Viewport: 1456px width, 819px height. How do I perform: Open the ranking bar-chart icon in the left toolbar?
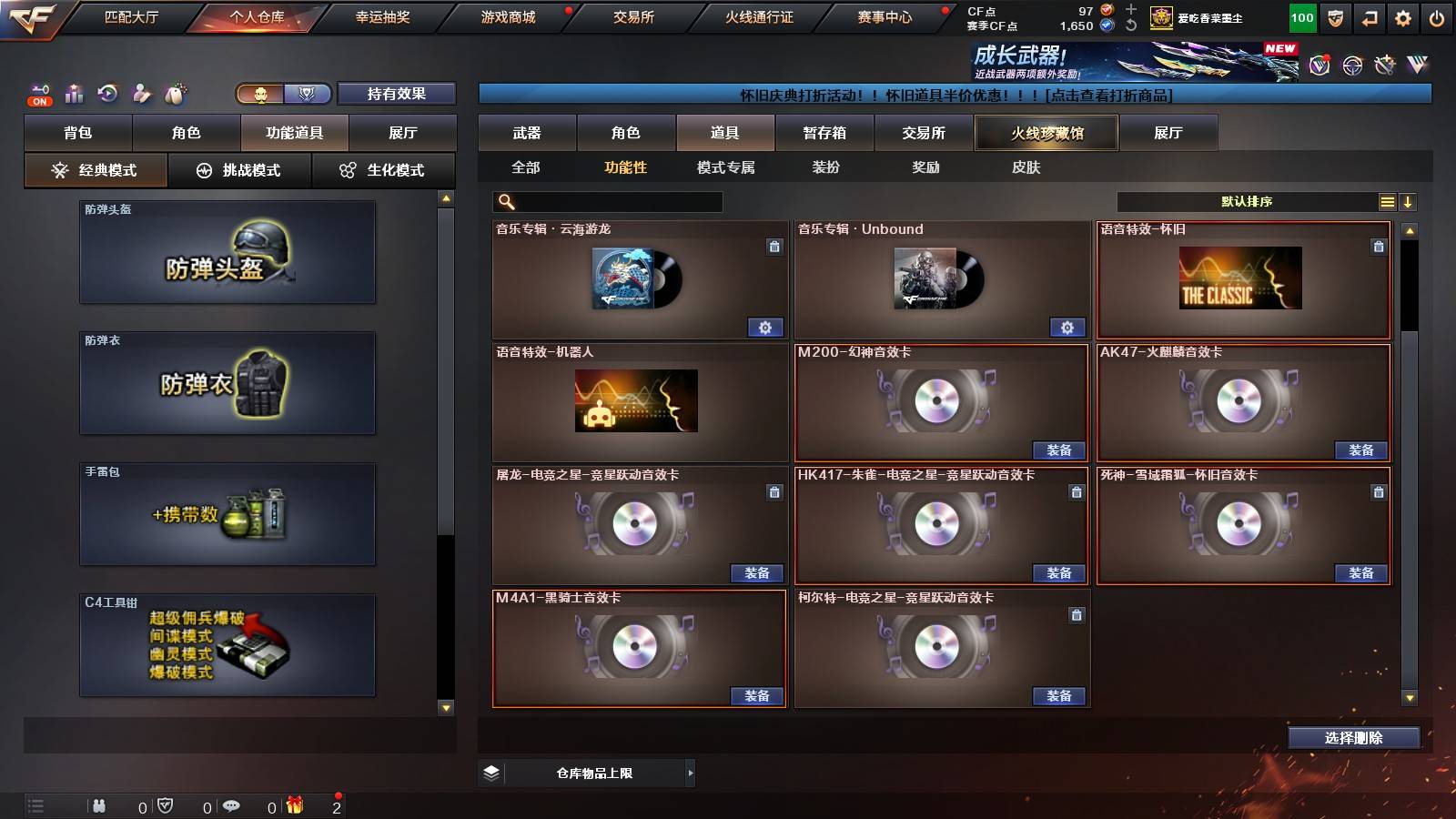coord(75,92)
